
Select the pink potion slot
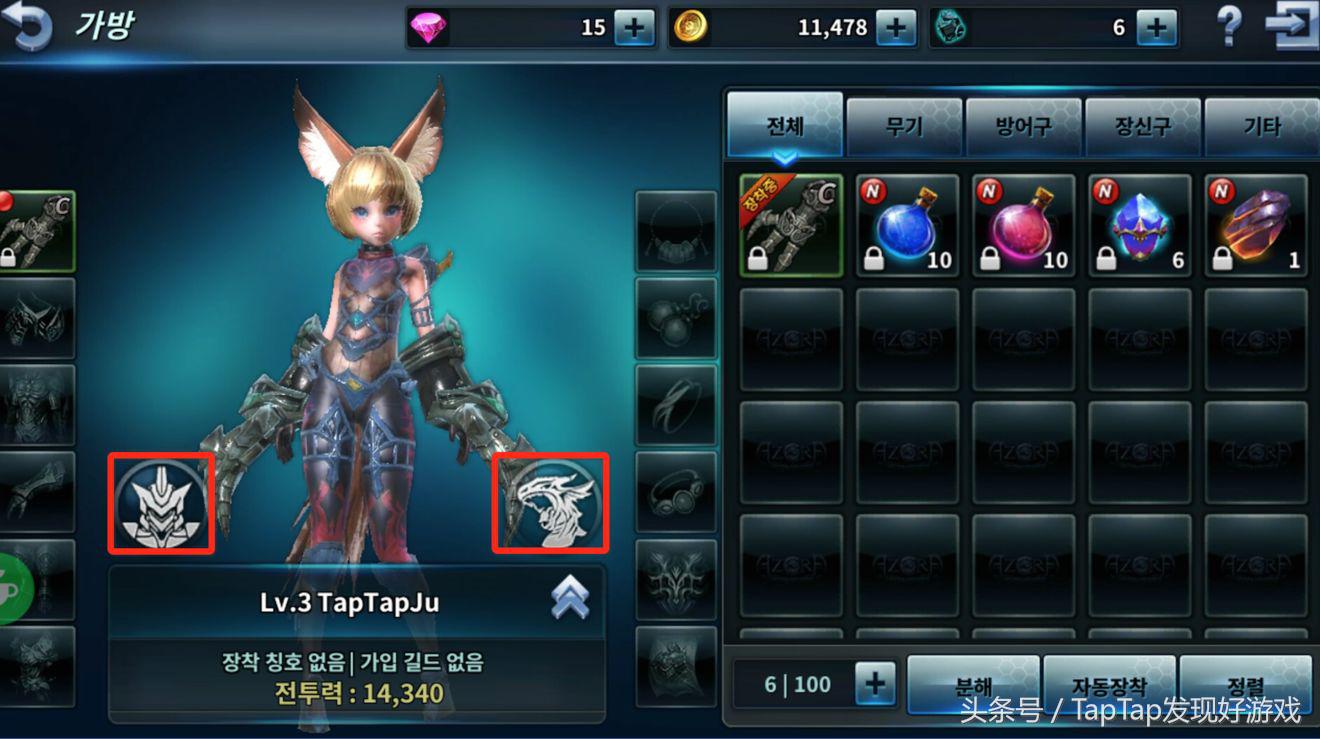(1023, 225)
